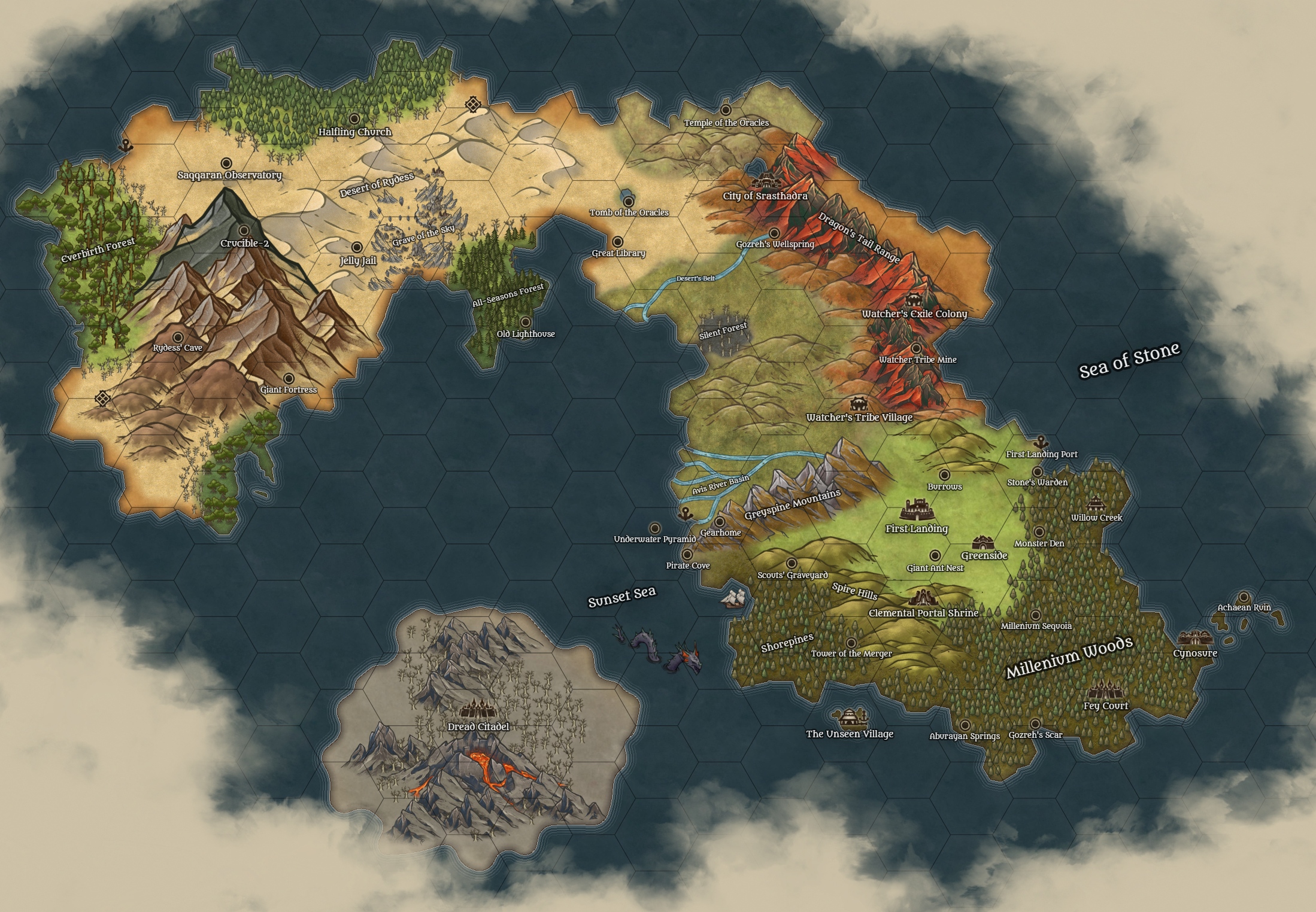The image size is (1316, 912).
Task: Click the Burrows location marker
Action: [944, 475]
